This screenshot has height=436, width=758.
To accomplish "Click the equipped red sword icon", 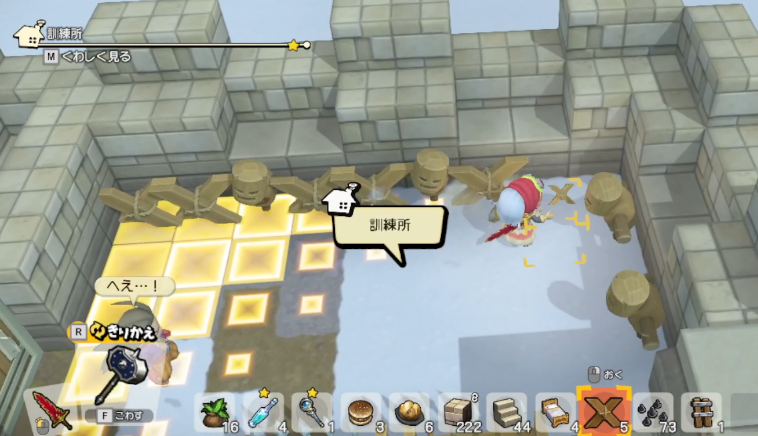I will click(x=52, y=410).
